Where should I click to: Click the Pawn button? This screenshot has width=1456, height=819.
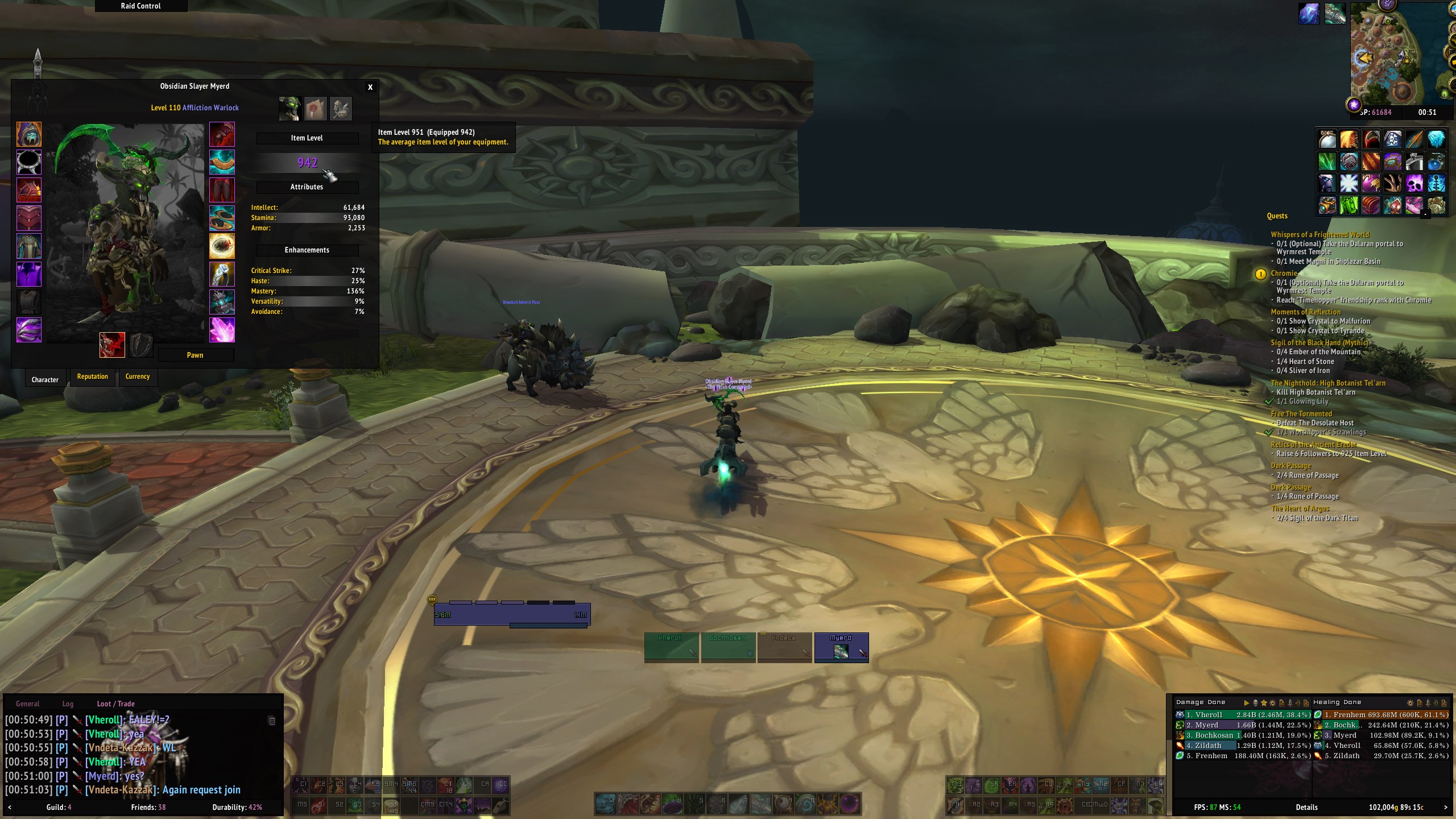[x=195, y=355]
